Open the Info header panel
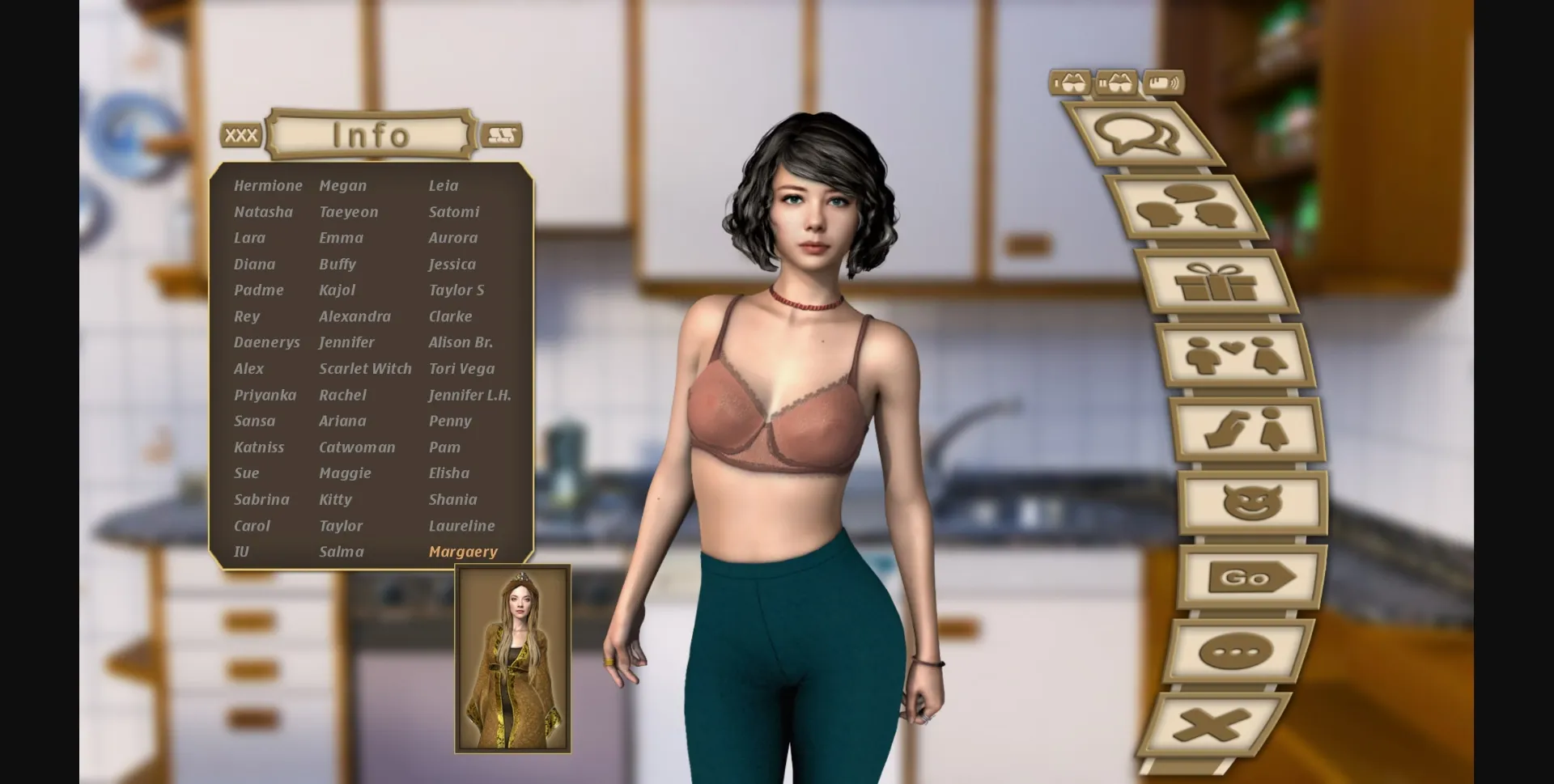Viewport: 1554px width, 784px height. tap(369, 133)
